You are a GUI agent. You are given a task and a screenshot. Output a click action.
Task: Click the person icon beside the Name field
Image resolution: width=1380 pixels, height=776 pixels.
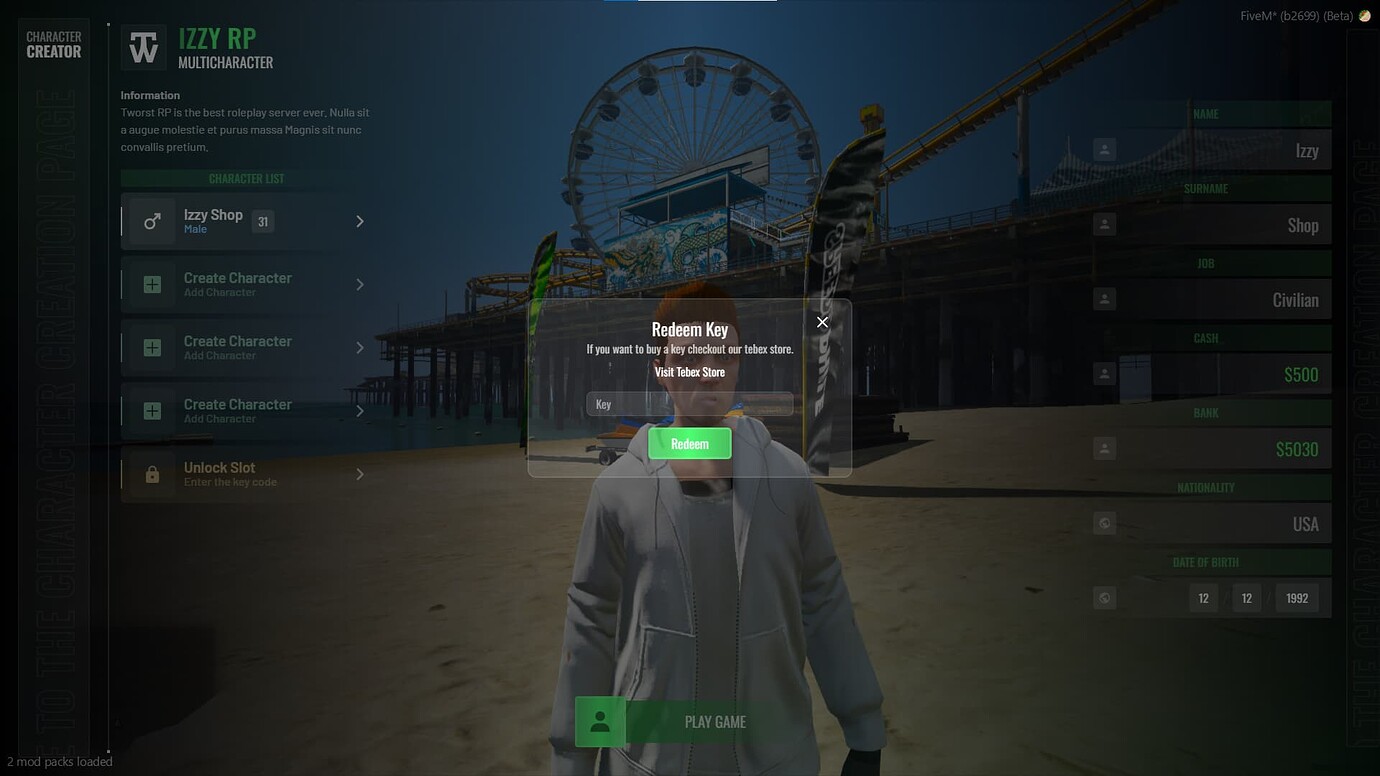[x=1104, y=148]
